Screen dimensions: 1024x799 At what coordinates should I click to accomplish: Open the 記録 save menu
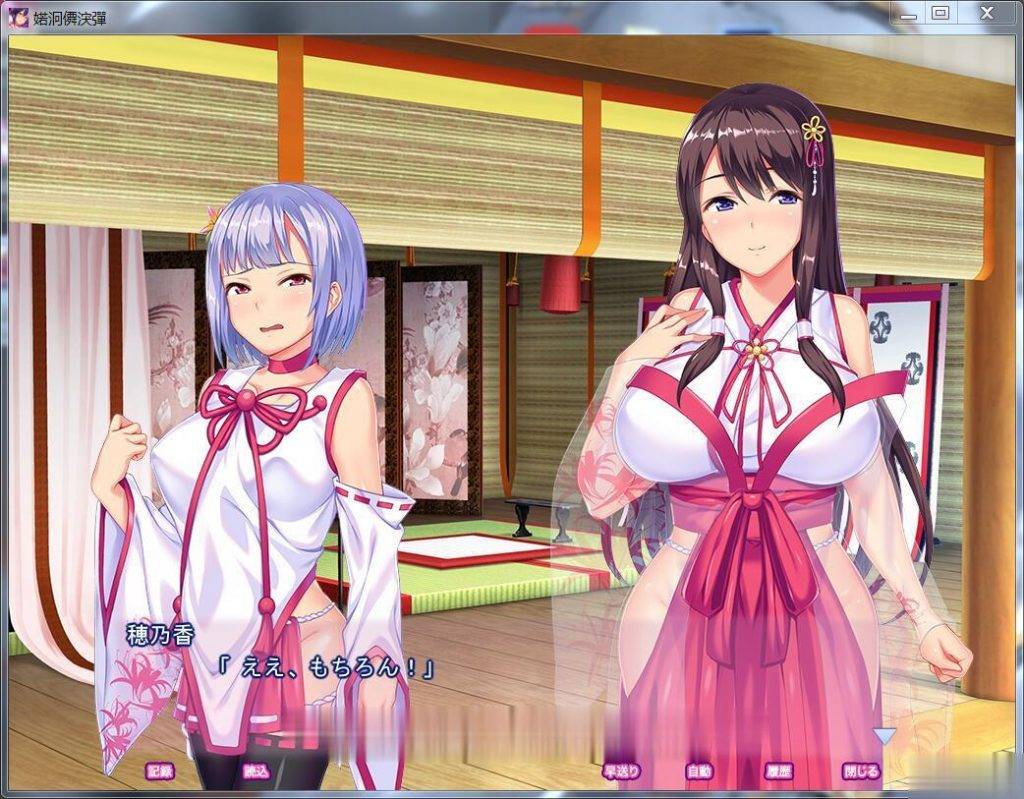coord(160,771)
